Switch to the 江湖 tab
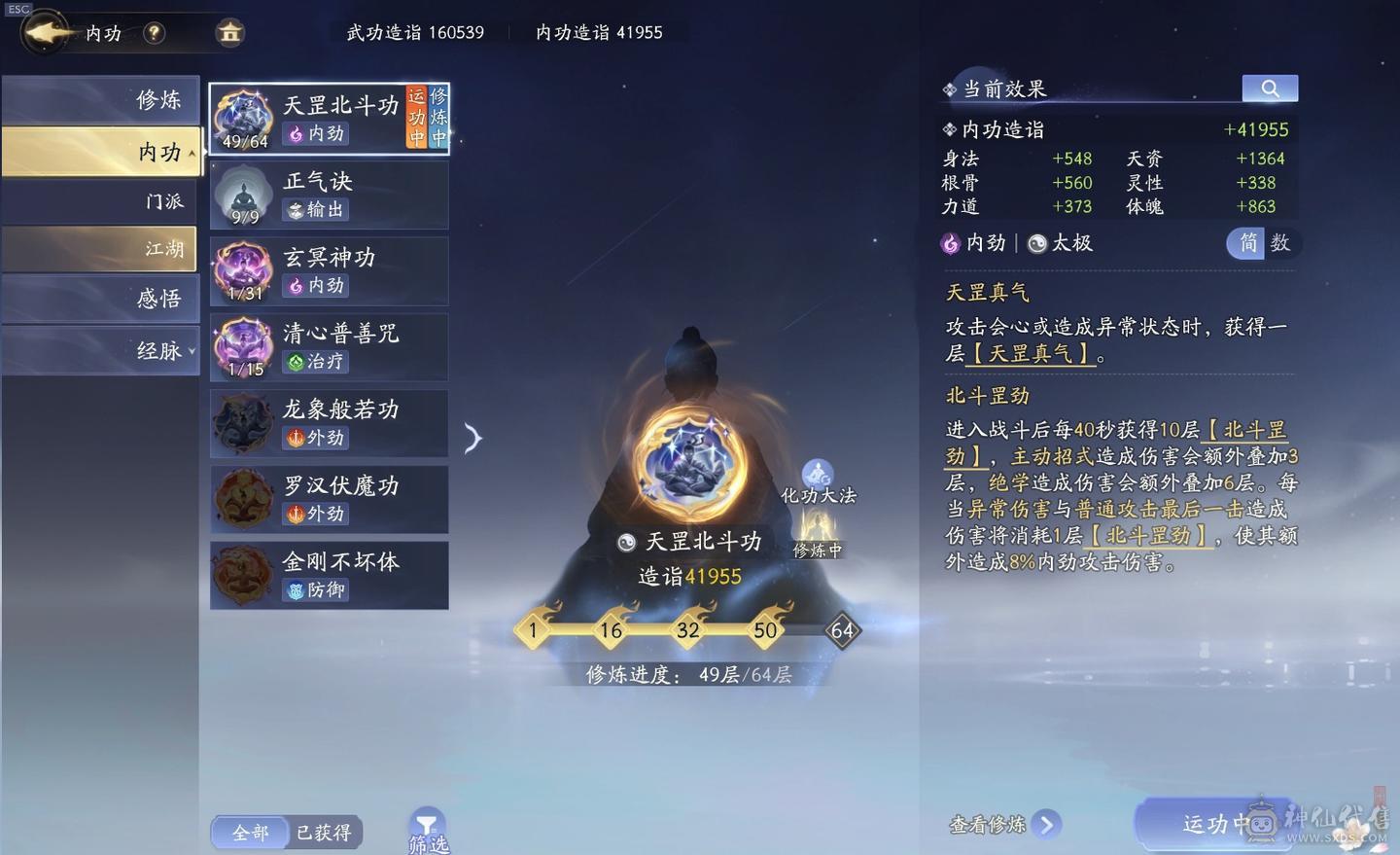Screen dimensions: 1400x855 point(100,248)
